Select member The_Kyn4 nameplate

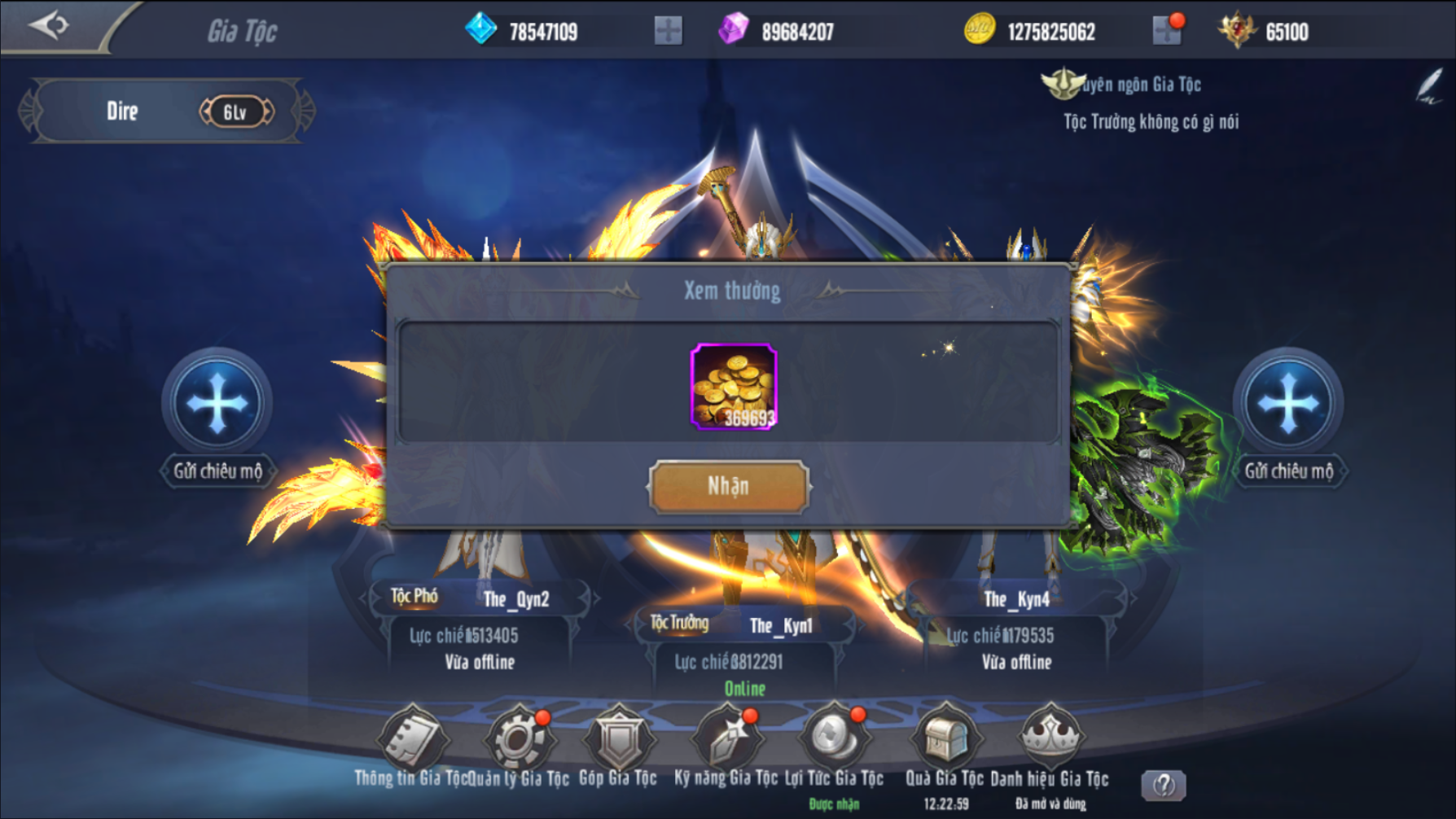[x=1016, y=599]
